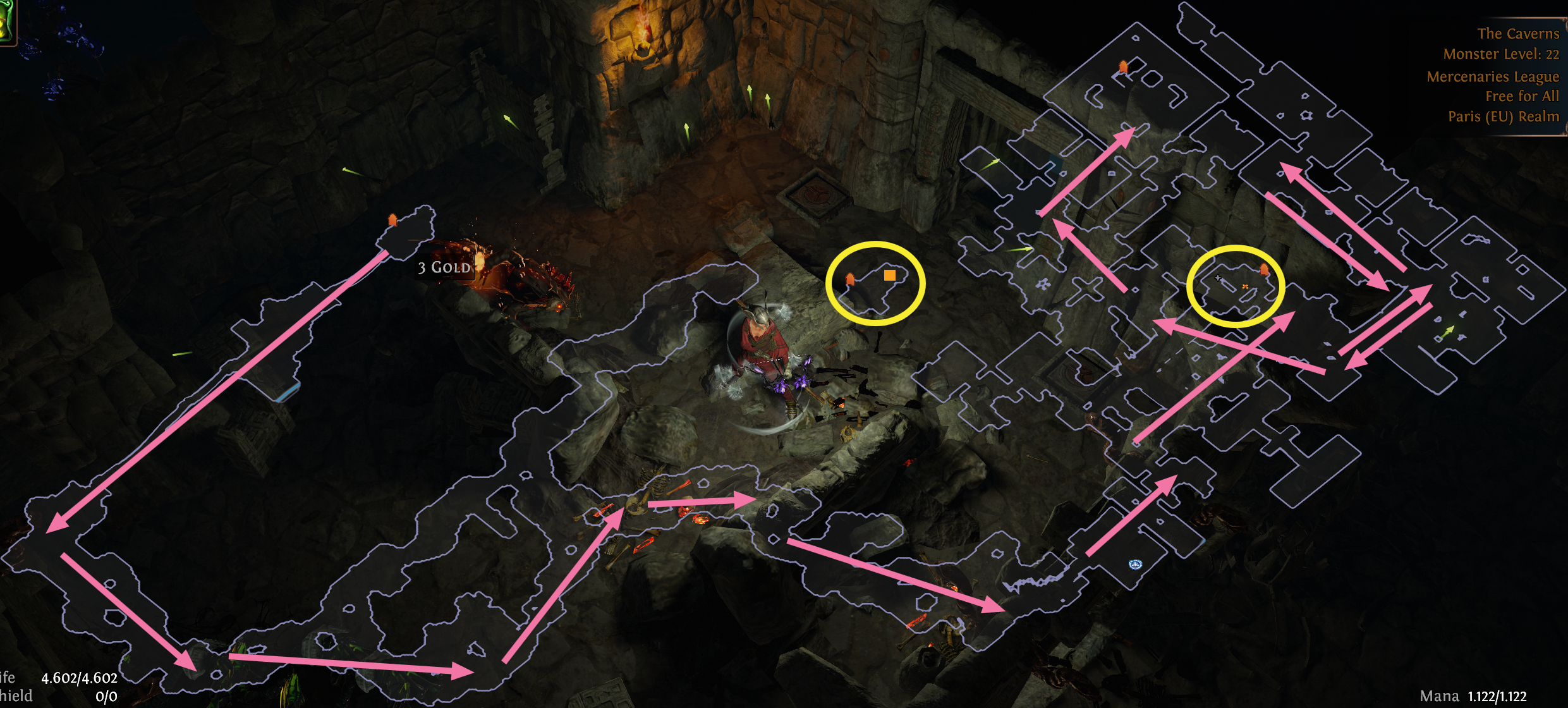Select the small orange cross marker near the right circle
This screenshot has width=1568, height=708.
pos(1246,286)
